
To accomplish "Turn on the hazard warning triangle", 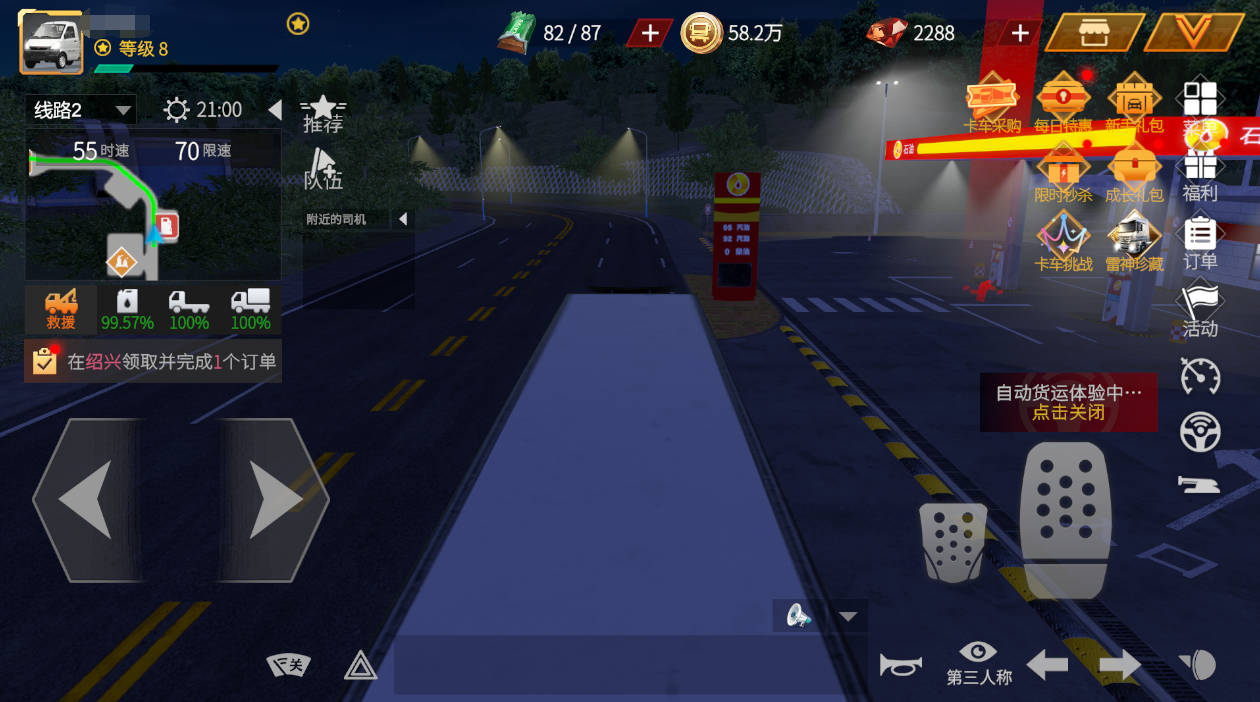I will pos(360,665).
